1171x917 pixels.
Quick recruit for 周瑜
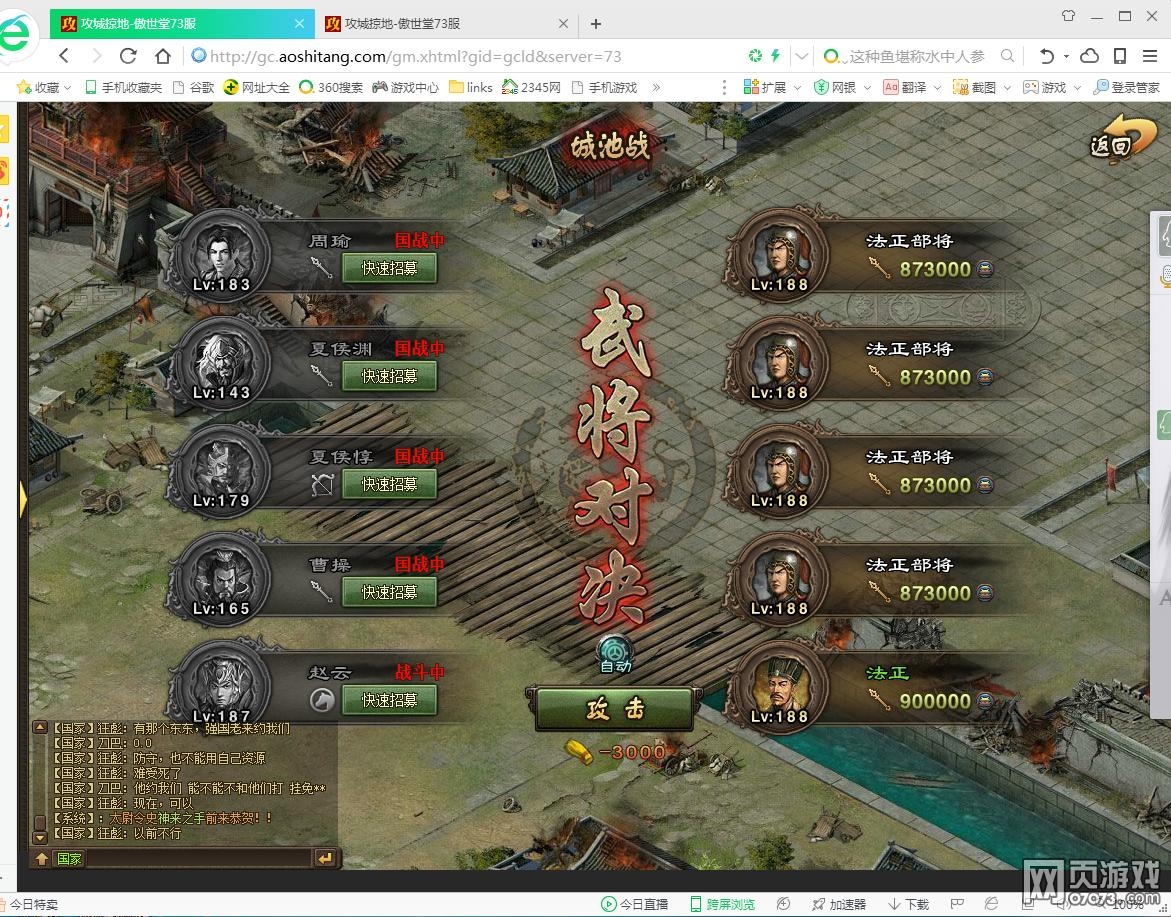click(x=389, y=268)
